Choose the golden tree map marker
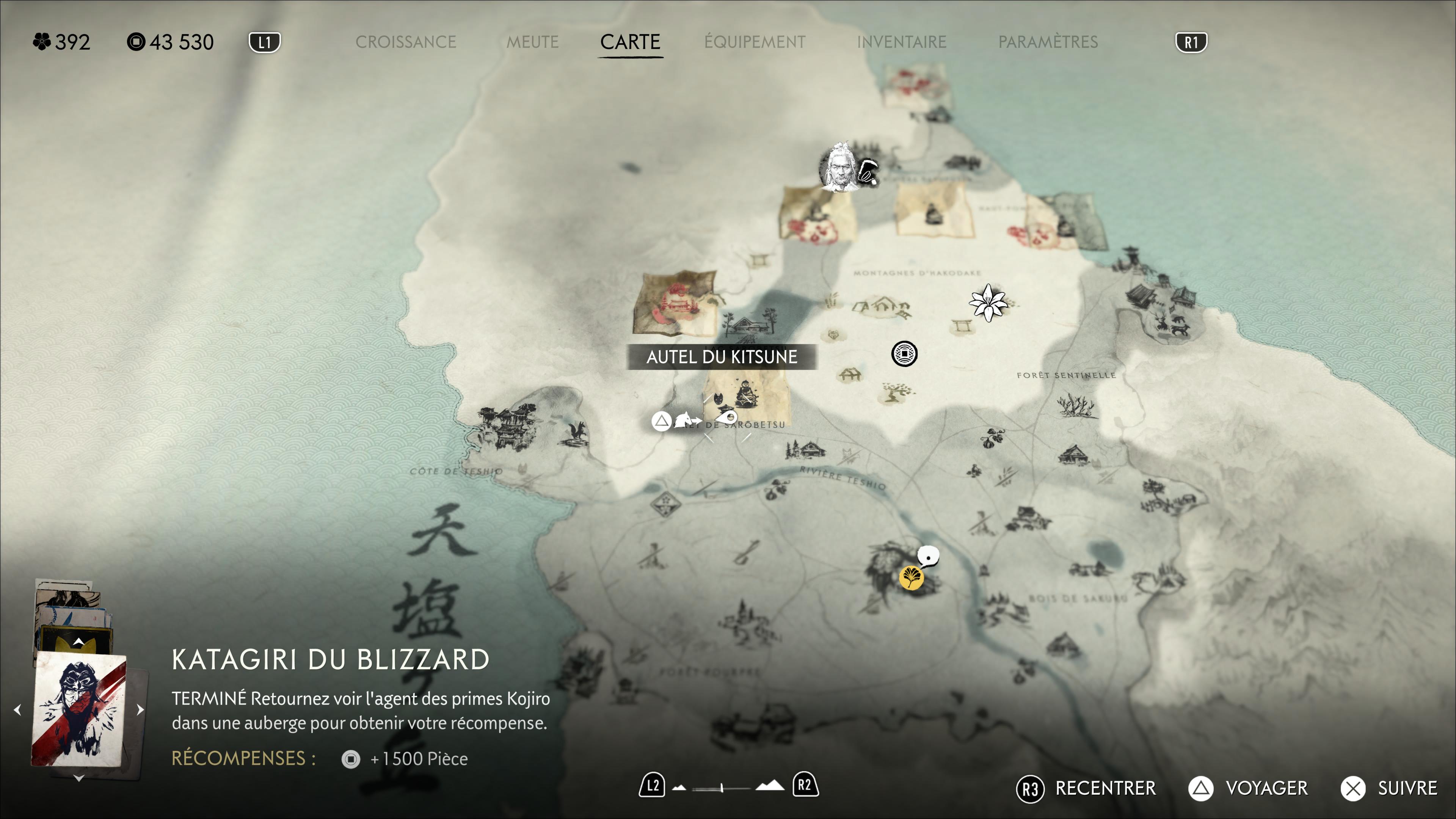The width and height of the screenshot is (1456, 819). tap(910, 577)
